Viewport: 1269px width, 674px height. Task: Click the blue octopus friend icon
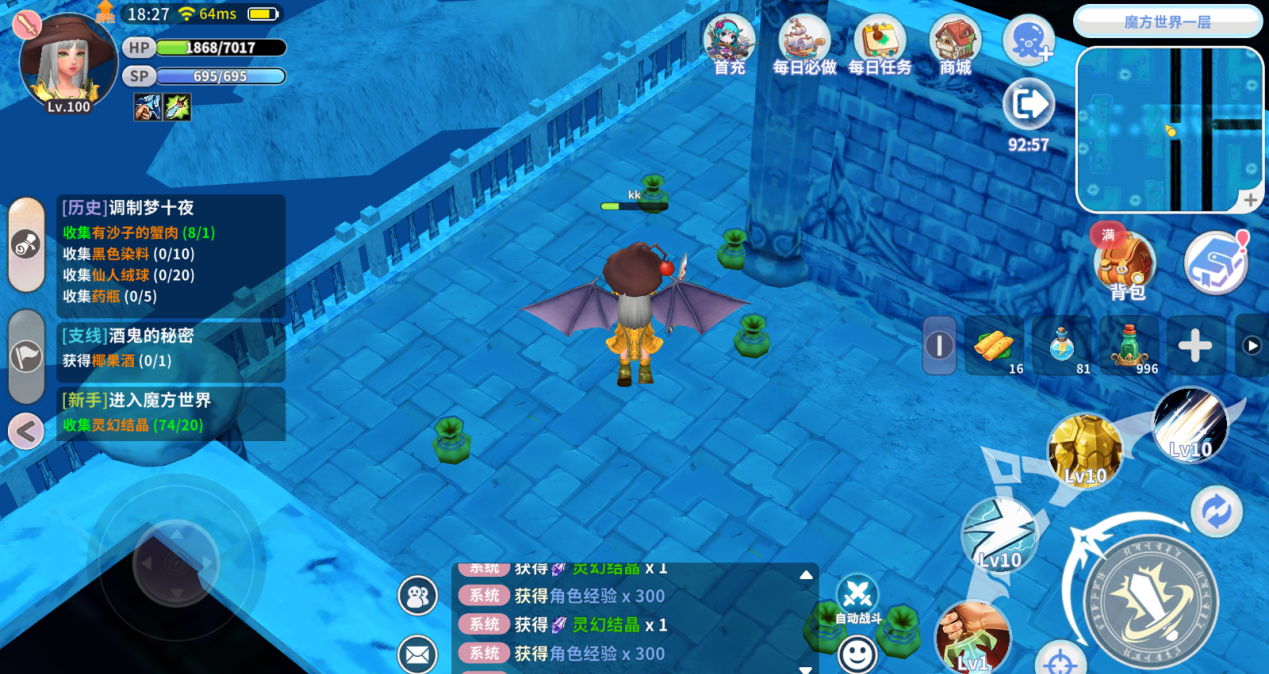(1028, 41)
